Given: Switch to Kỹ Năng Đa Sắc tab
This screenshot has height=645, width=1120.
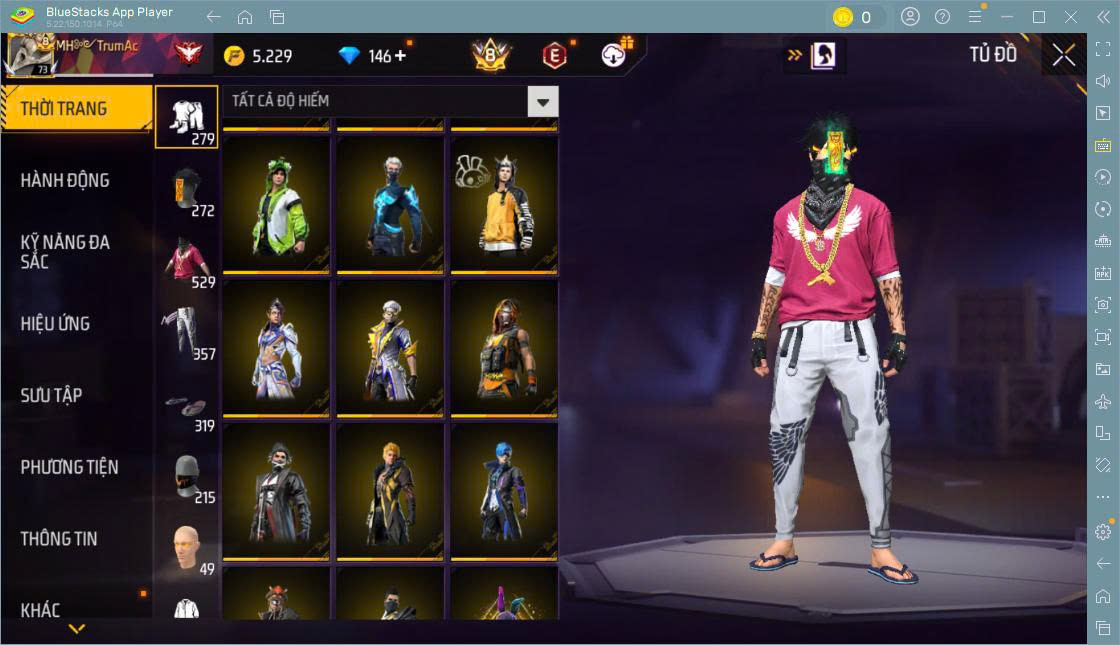Looking at the screenshot, I should pyautogui.click(x=65, y=252).
